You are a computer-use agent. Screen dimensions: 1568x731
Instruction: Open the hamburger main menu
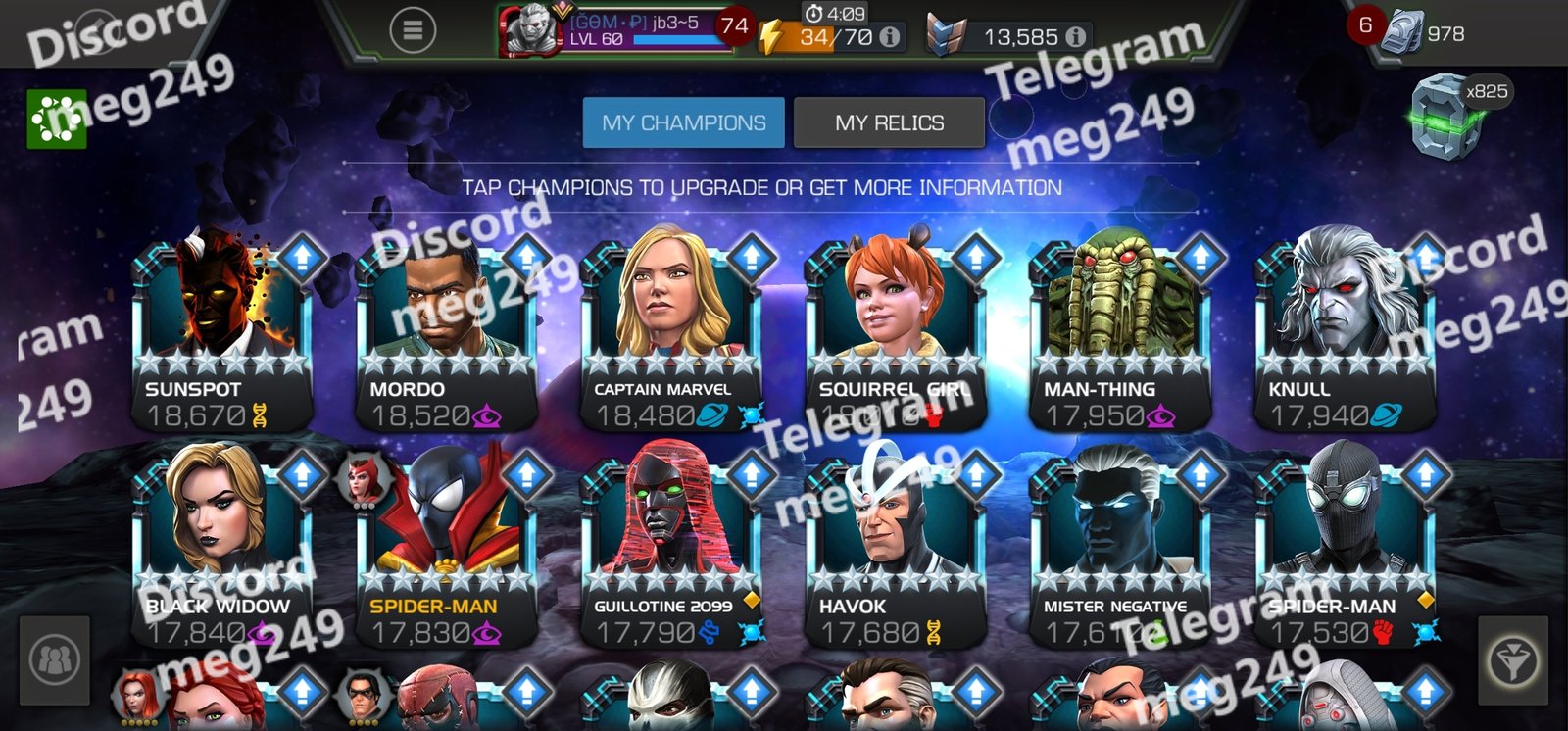(x=413, y=31)
